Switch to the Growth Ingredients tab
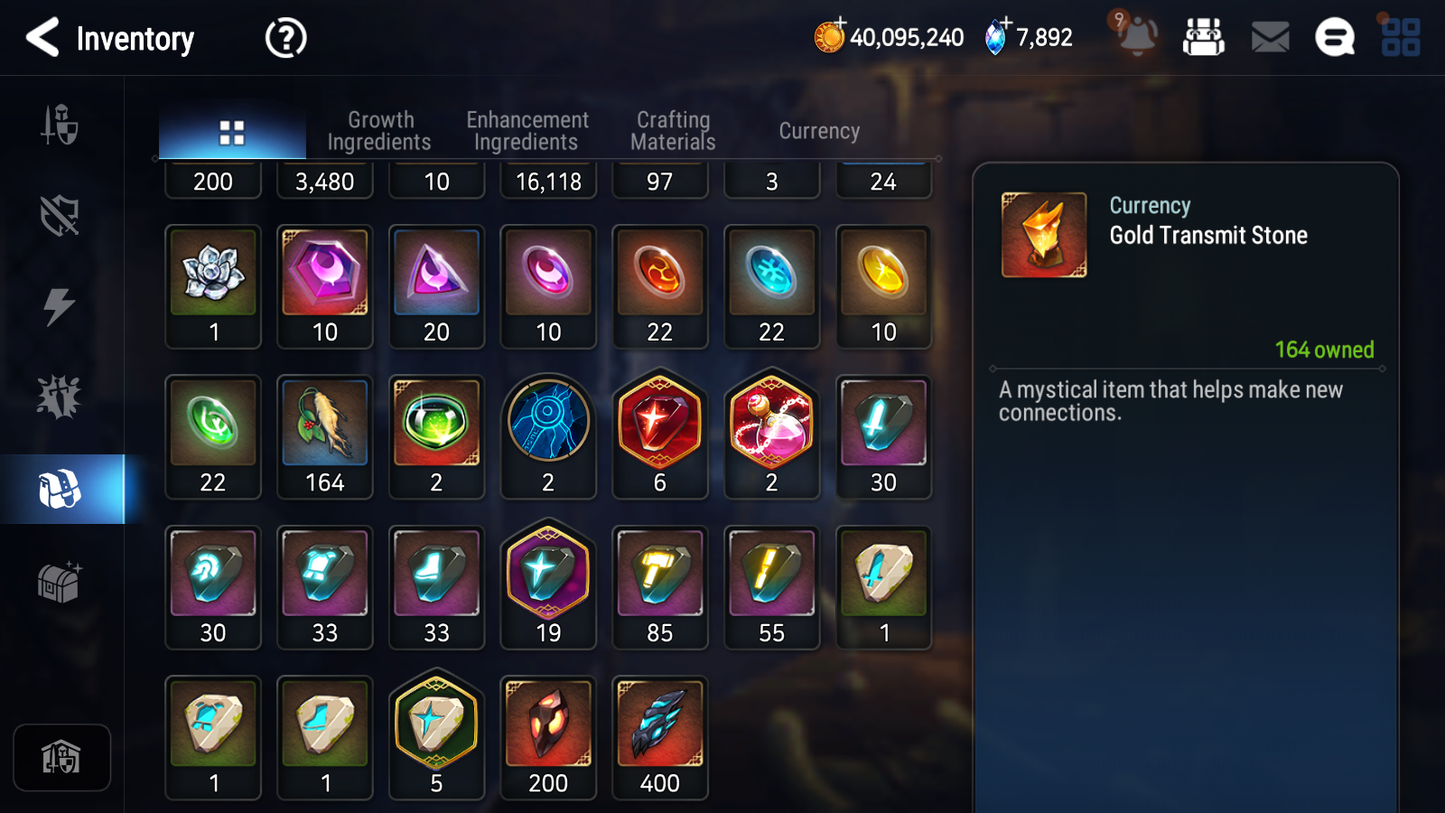1445x813 pixels. point(380,131)
